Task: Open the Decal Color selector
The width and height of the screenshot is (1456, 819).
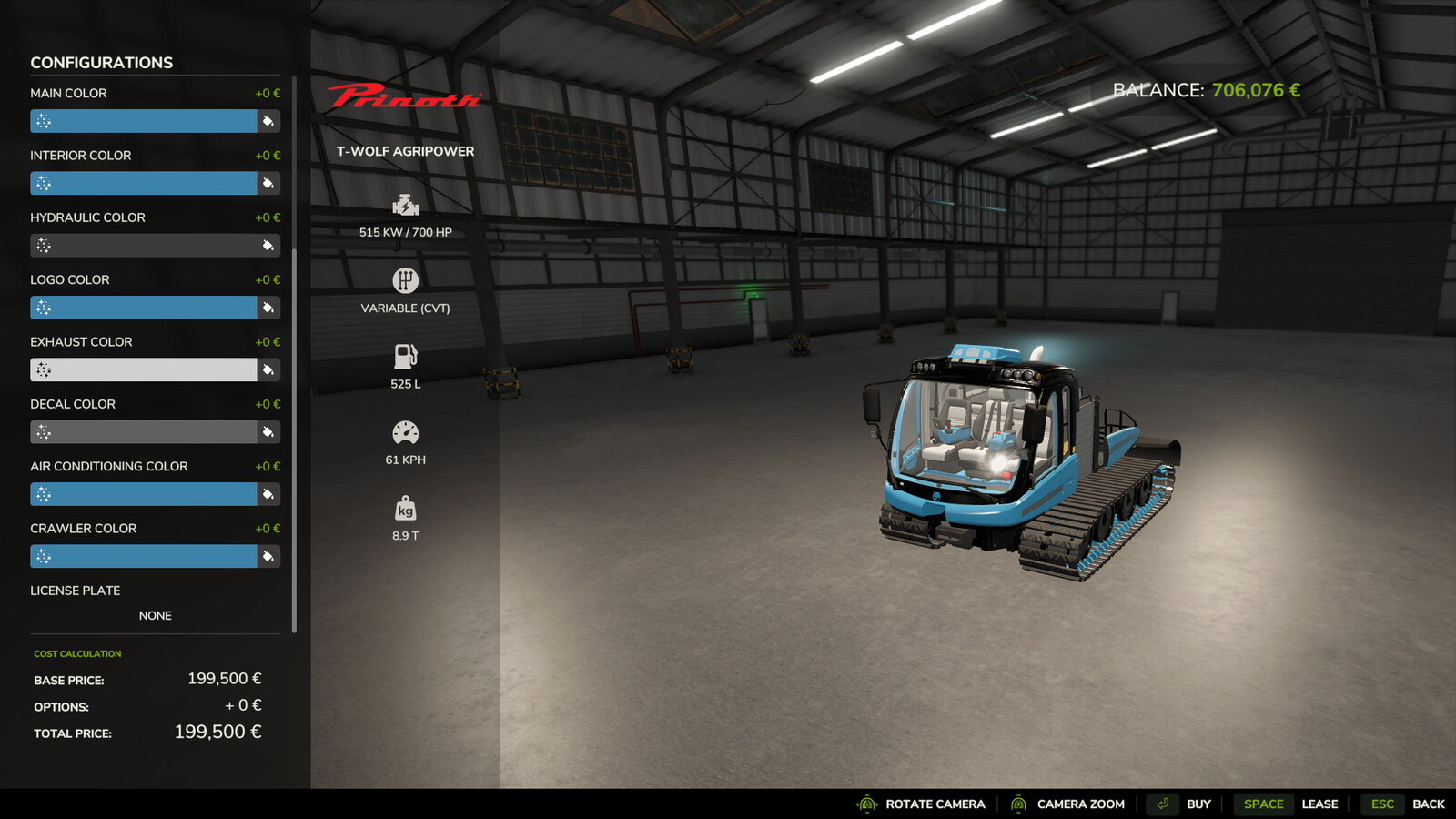Action: [146, 431]
